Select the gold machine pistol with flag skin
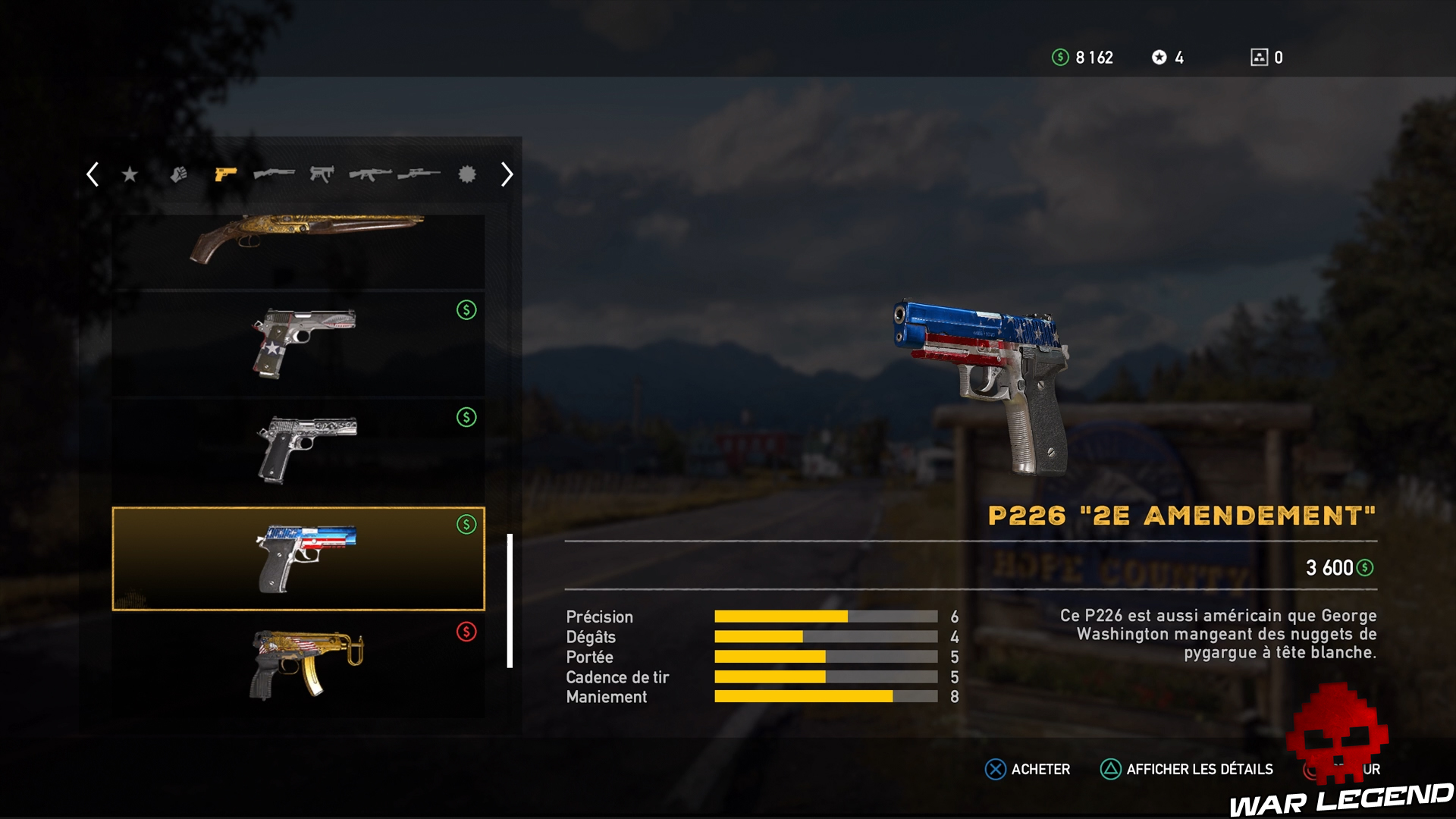 click(x=298, y=665)
